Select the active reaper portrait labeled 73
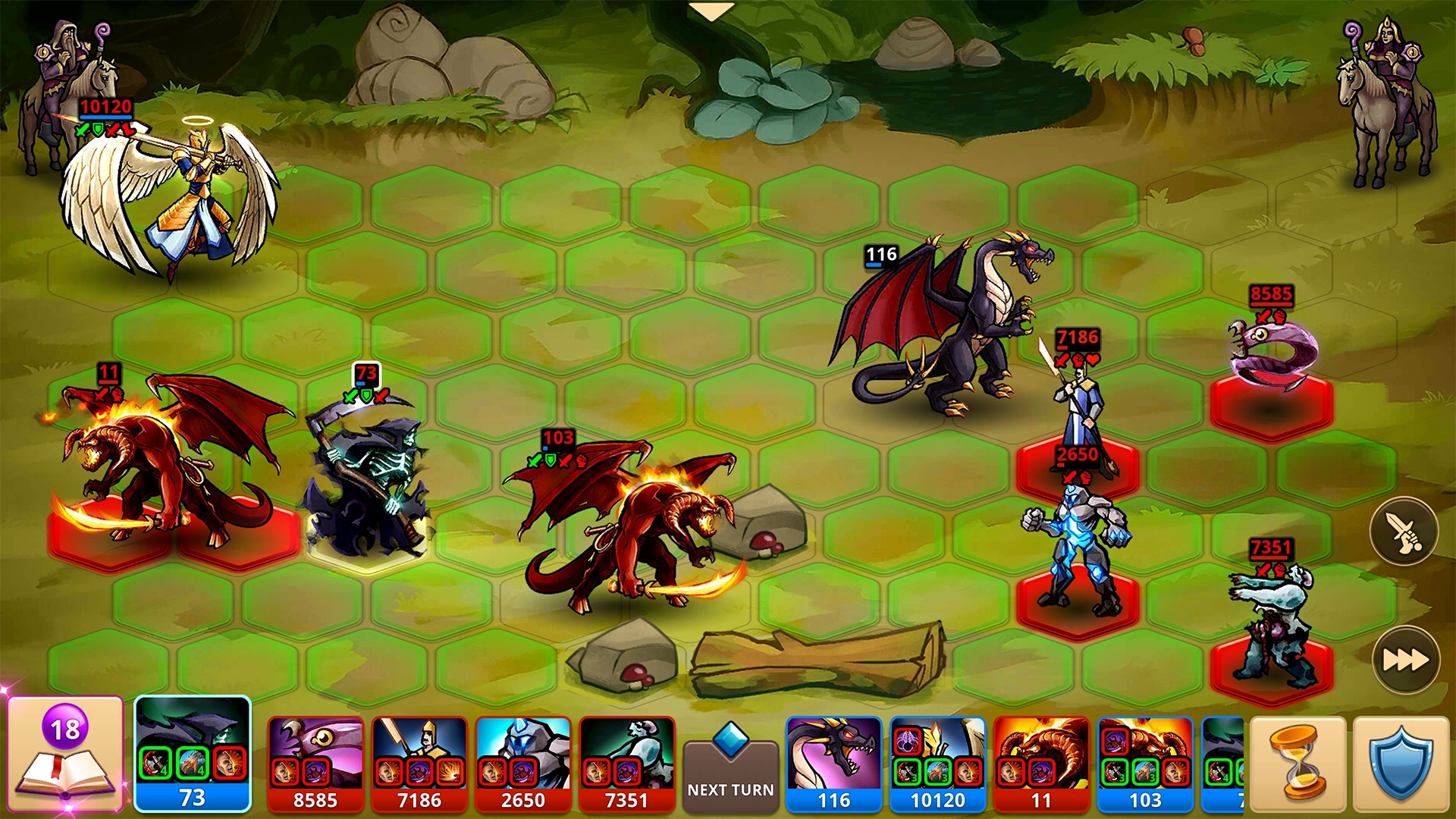The image size is (1456, 819). [x=193, y=754]
